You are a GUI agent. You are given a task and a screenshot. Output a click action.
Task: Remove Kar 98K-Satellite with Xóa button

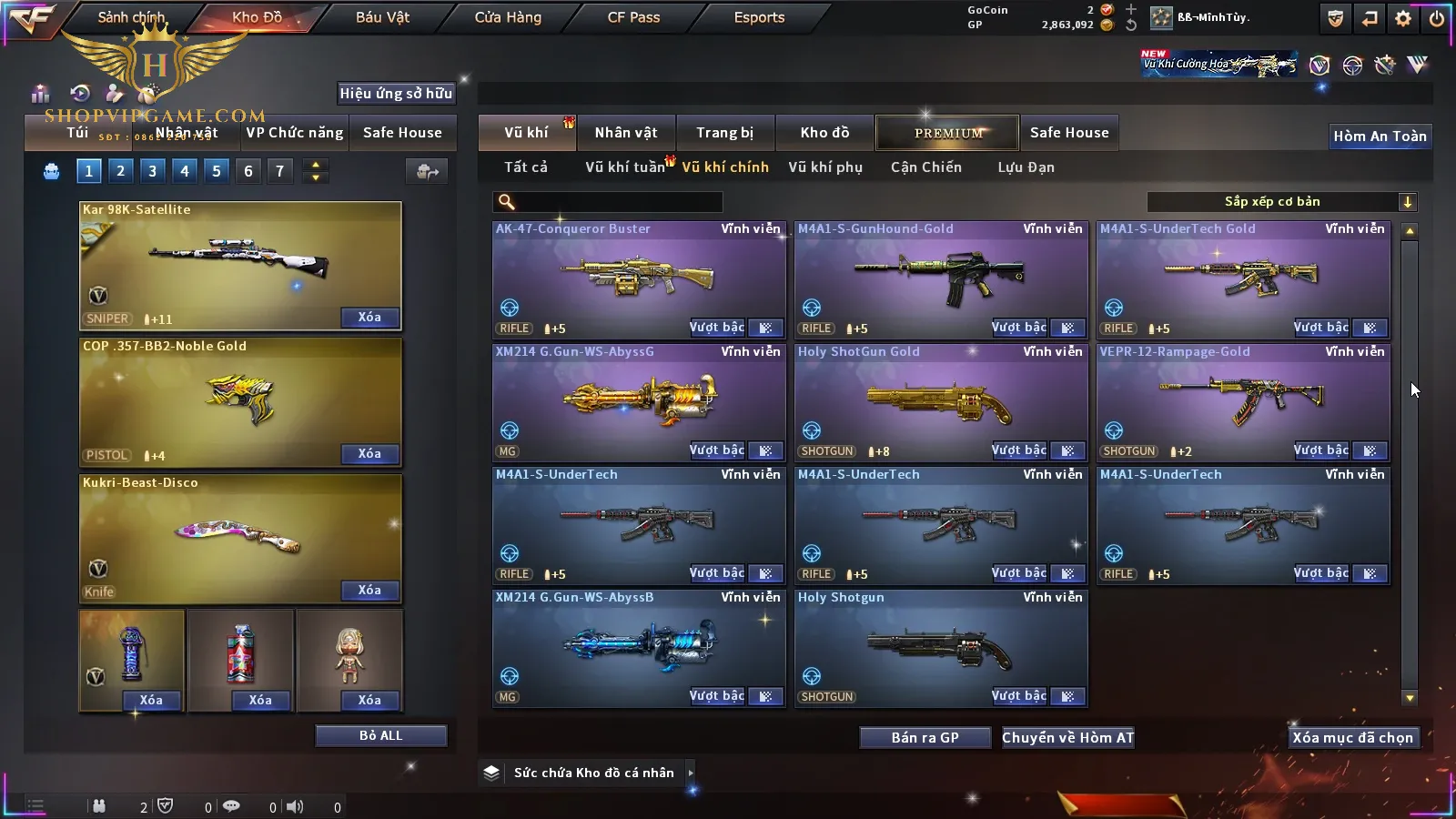[x=369, y=318]
